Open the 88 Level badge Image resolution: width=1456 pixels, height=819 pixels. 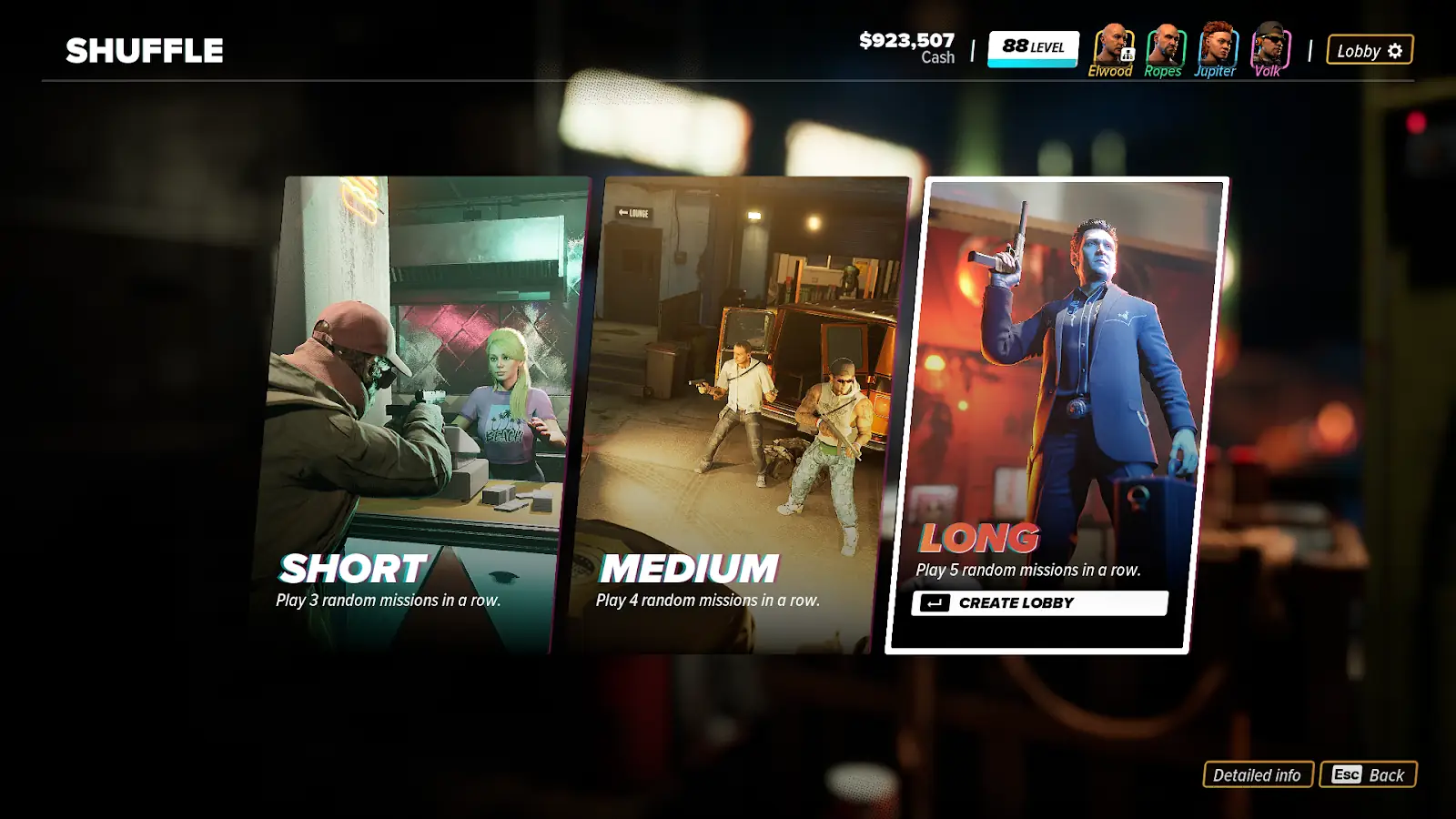point(1033,48)
